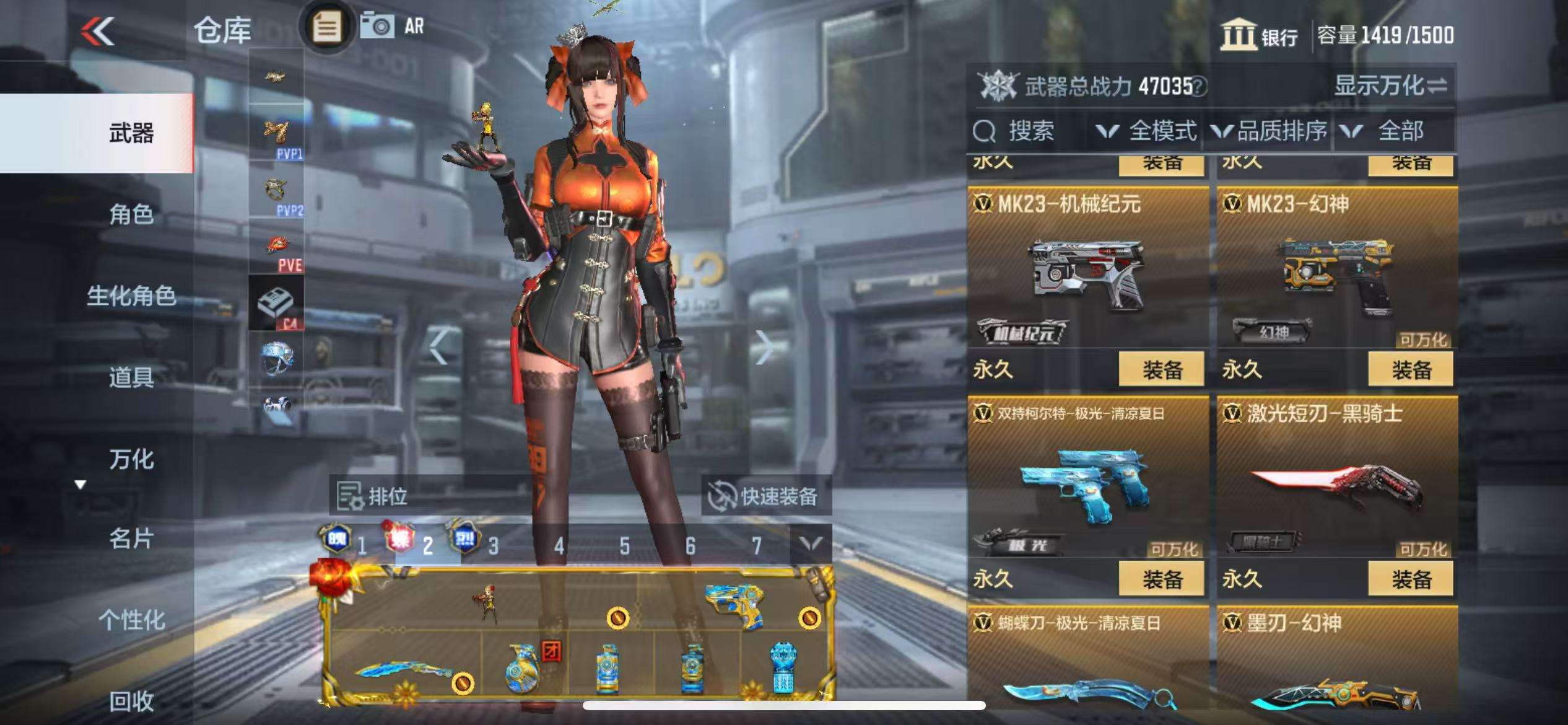The width and height of the screenshot is (1568, 725).
Task: Toggle the 显示万化 display switch
Action: [x=1390, y=86]
